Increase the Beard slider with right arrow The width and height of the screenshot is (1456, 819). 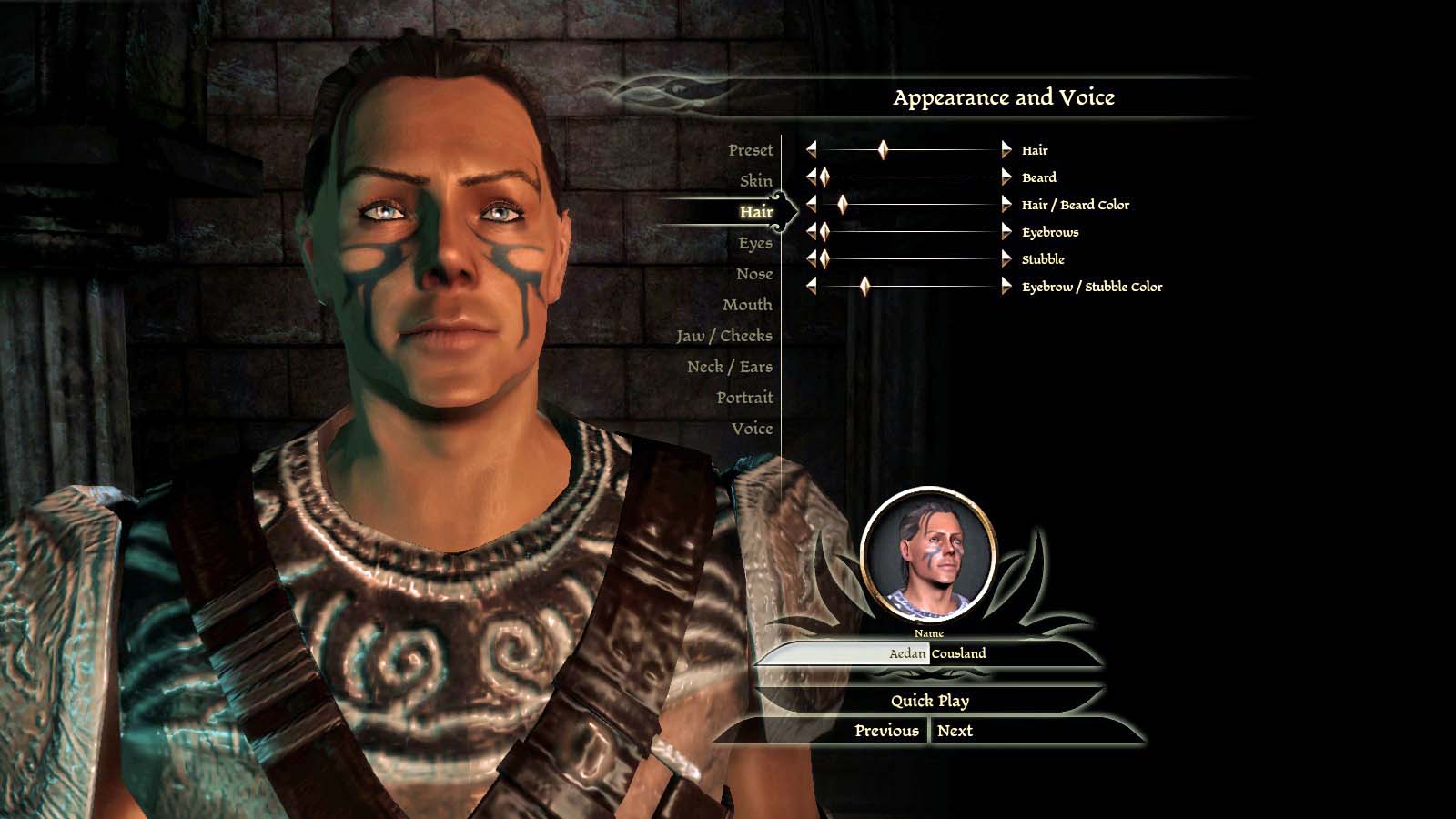click(x=1006, y=177)
